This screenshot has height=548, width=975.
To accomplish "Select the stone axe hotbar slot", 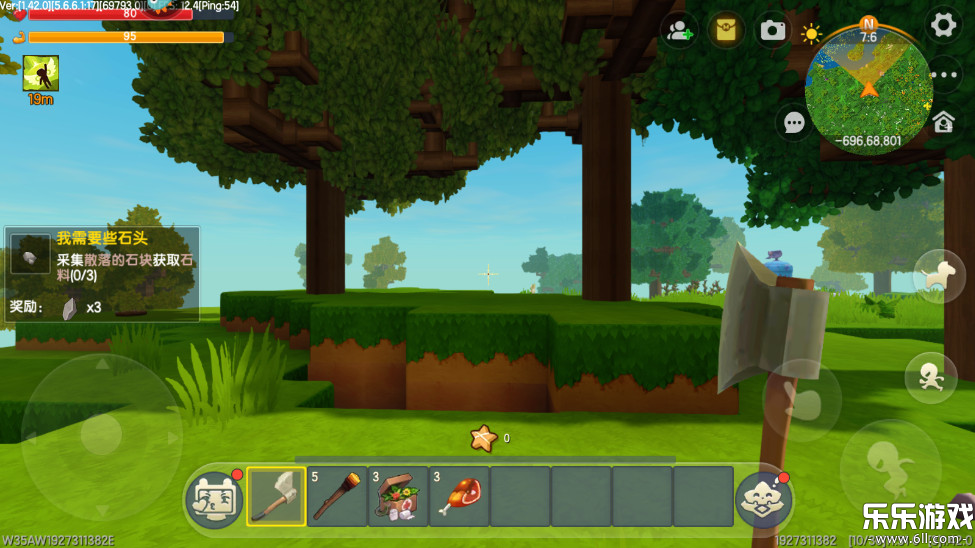I will [x=276, y=496].
